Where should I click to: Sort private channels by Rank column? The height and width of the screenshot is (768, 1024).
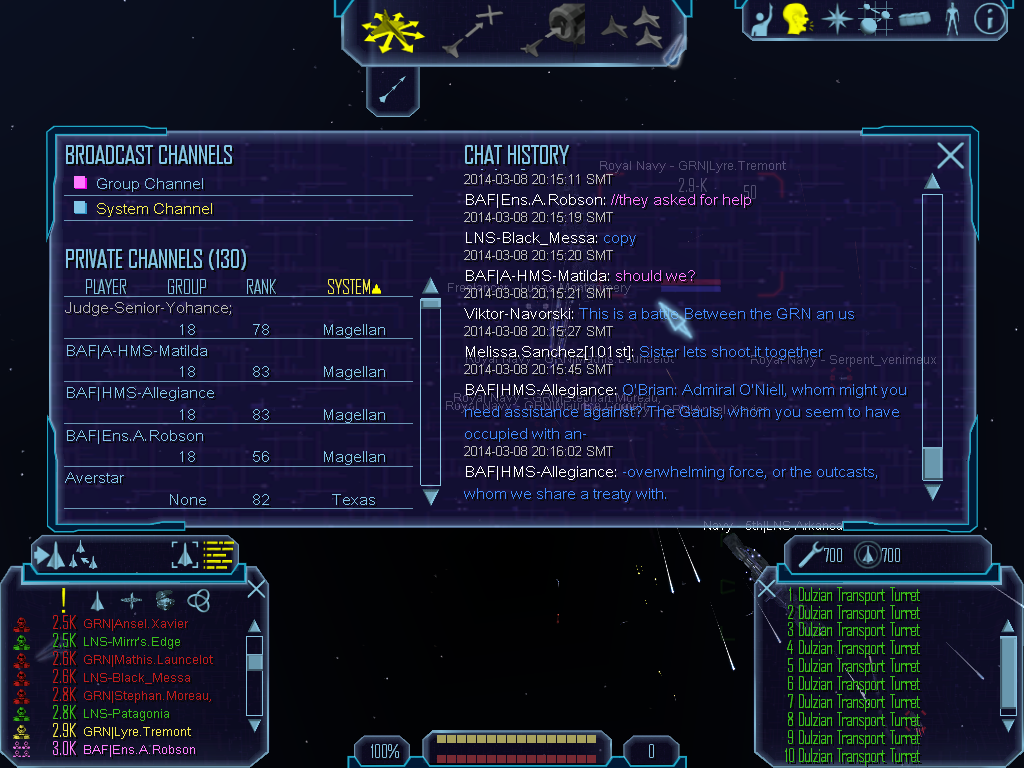(x=260, y=288)
